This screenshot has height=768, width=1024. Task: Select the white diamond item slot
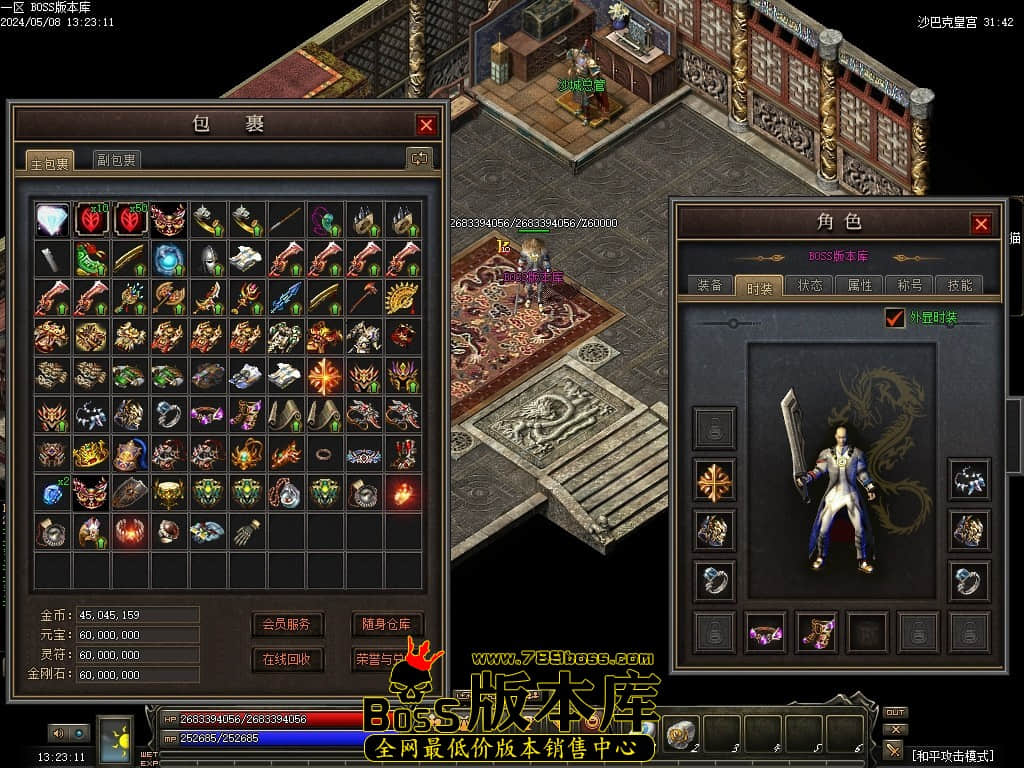point(52,219)
